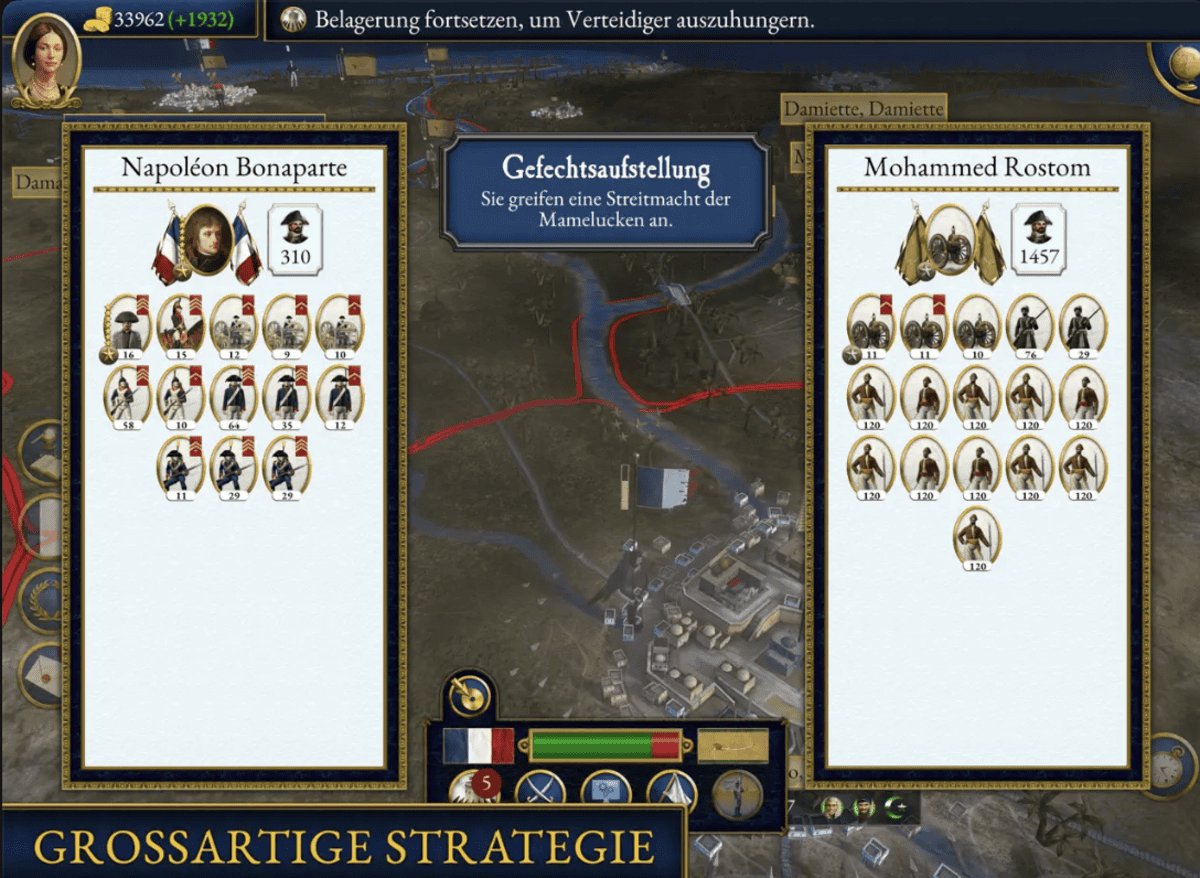Select the Mameluk artillery unit with 10 men
Image resolution: width=1200 pixels, height=878 pixels.
[977, 324]
